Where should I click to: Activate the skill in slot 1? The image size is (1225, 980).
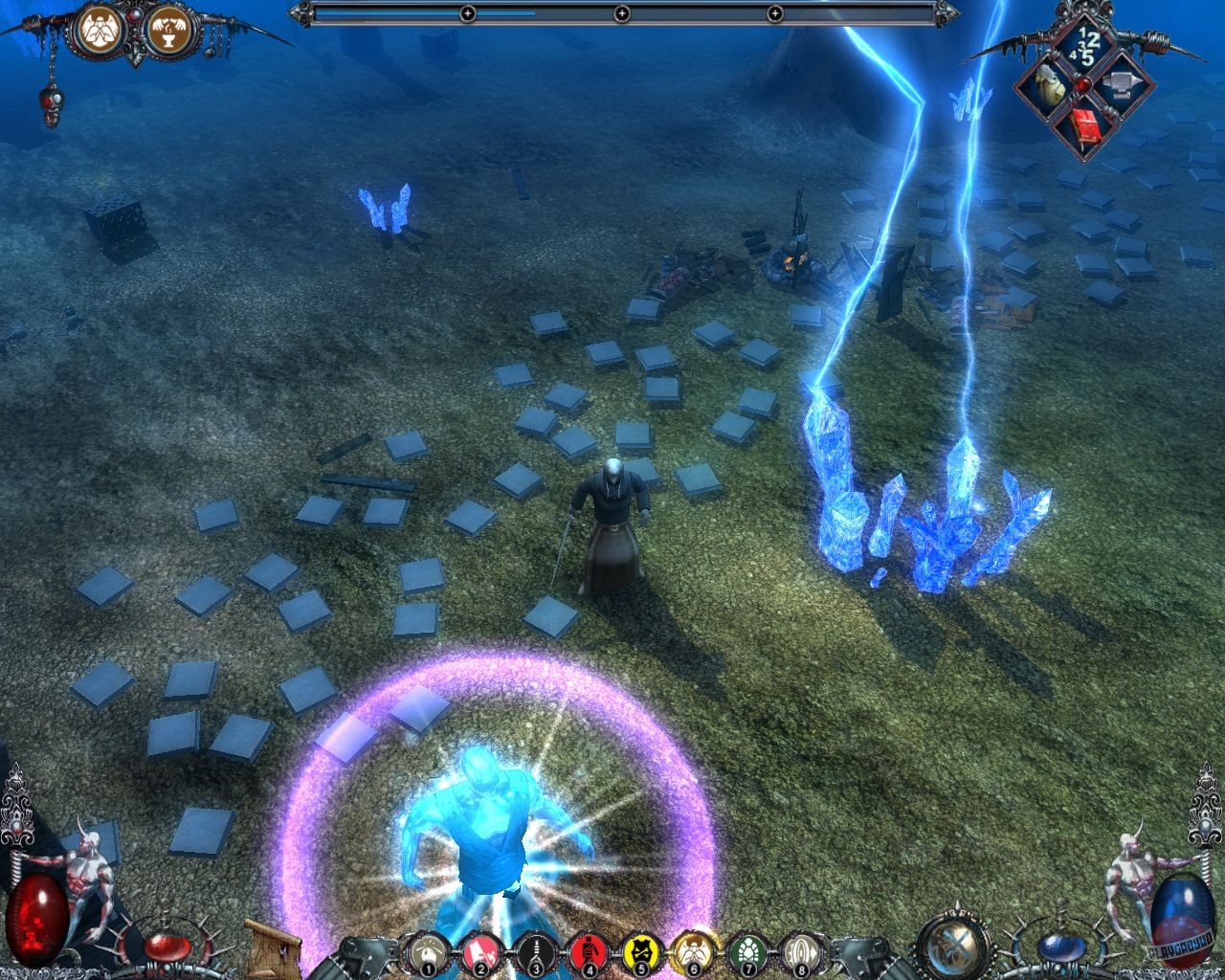(x=427, y=950)
